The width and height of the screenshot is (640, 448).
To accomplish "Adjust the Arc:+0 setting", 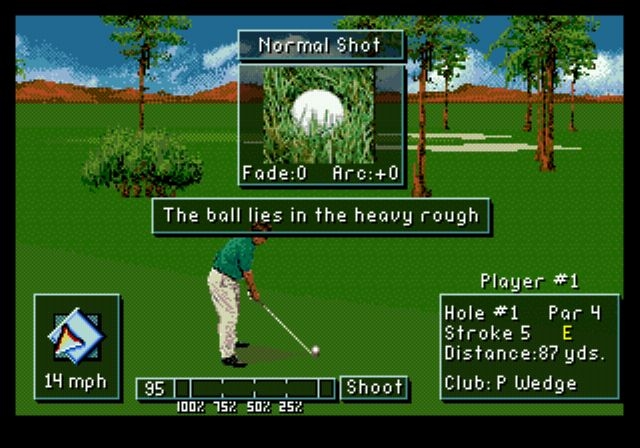I will pos(364,173).
